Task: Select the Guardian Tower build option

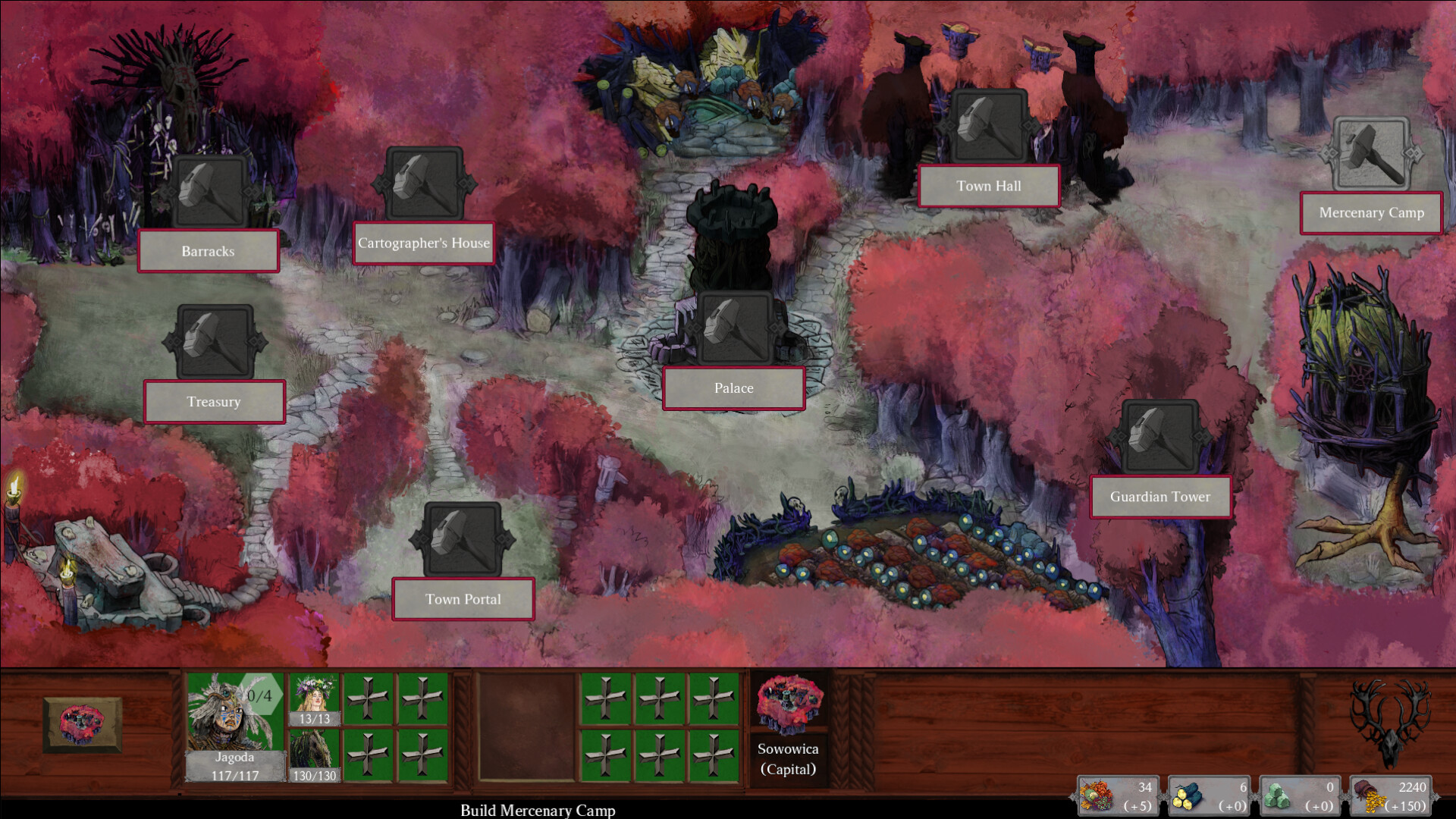Action: click(1159, 497)
